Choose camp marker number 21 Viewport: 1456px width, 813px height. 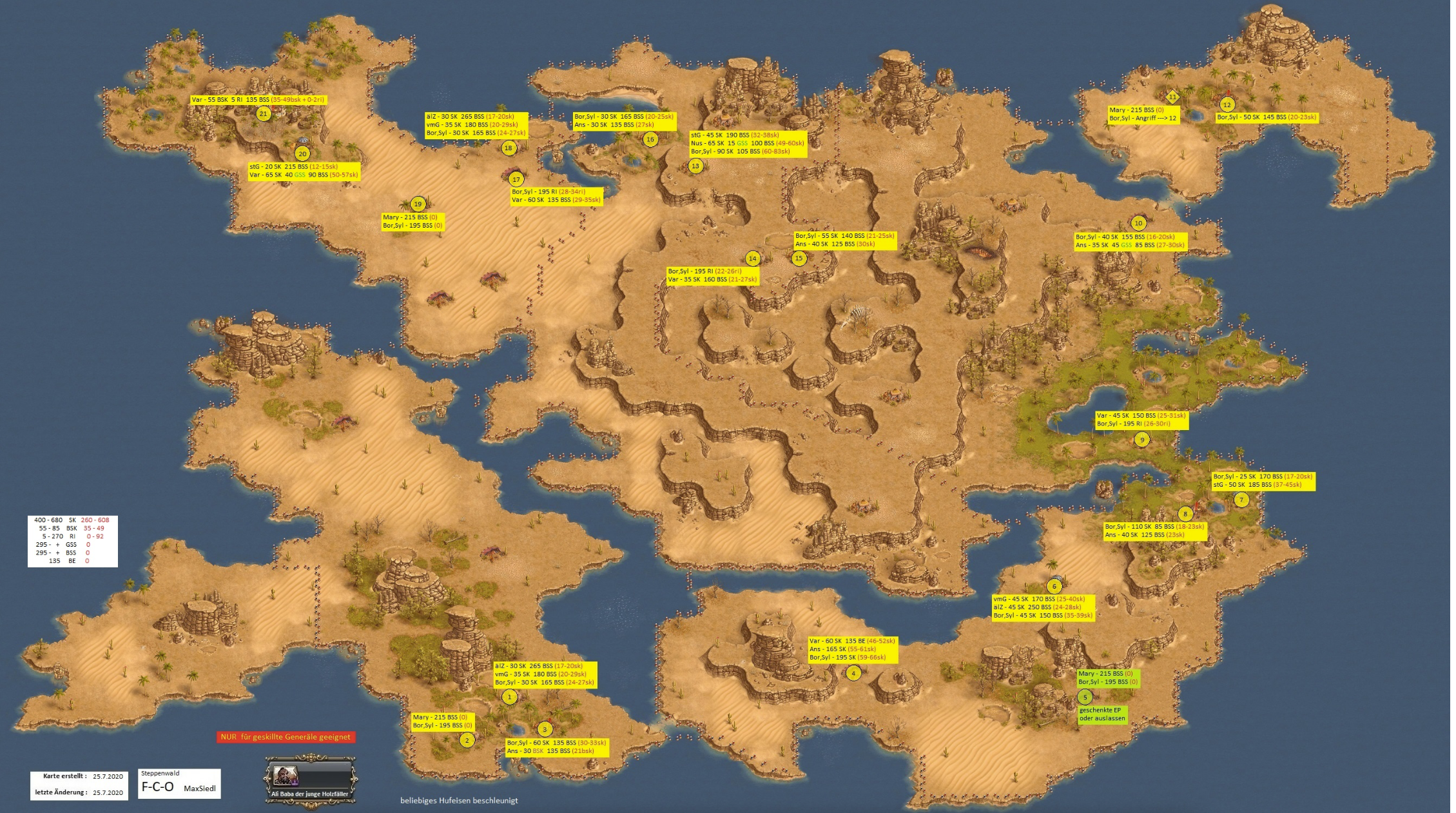[x=263, y=115]
